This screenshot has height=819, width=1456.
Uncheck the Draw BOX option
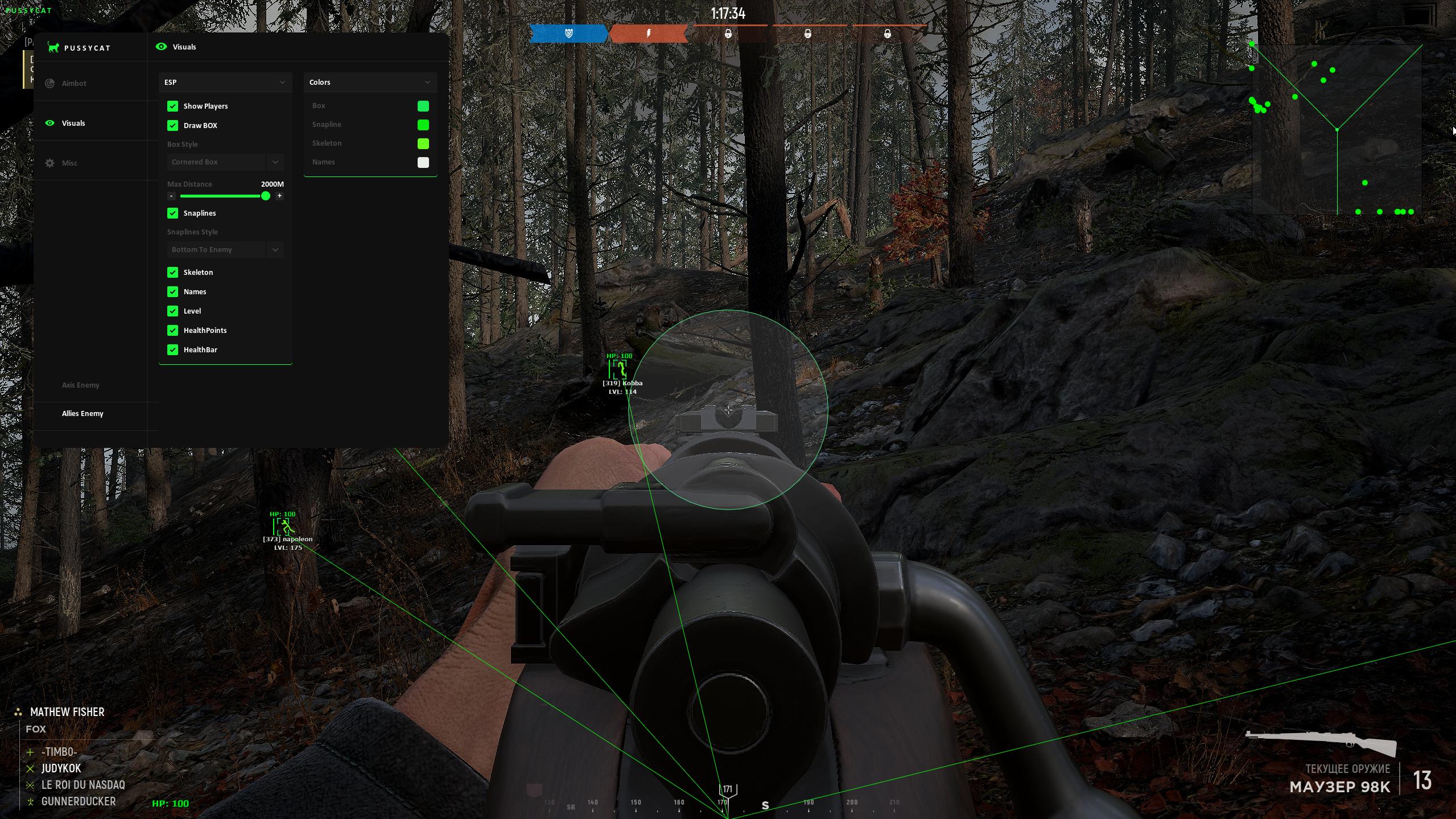click(x=172, y=126)
